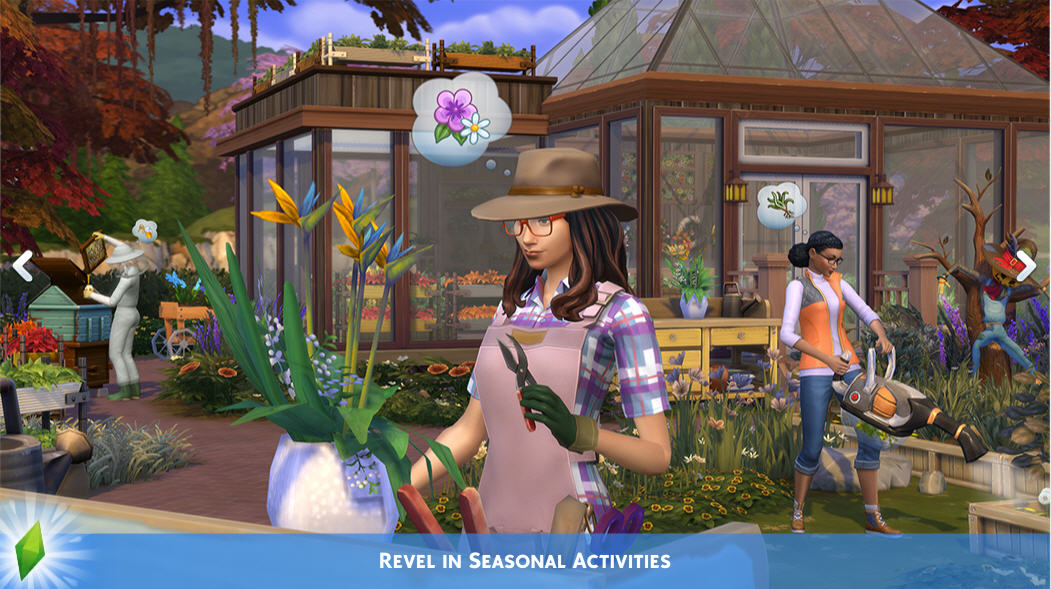Advance to the next slideshow image
The height and width of the screenshot is (589, 1051).
(x=1027, y=266)
